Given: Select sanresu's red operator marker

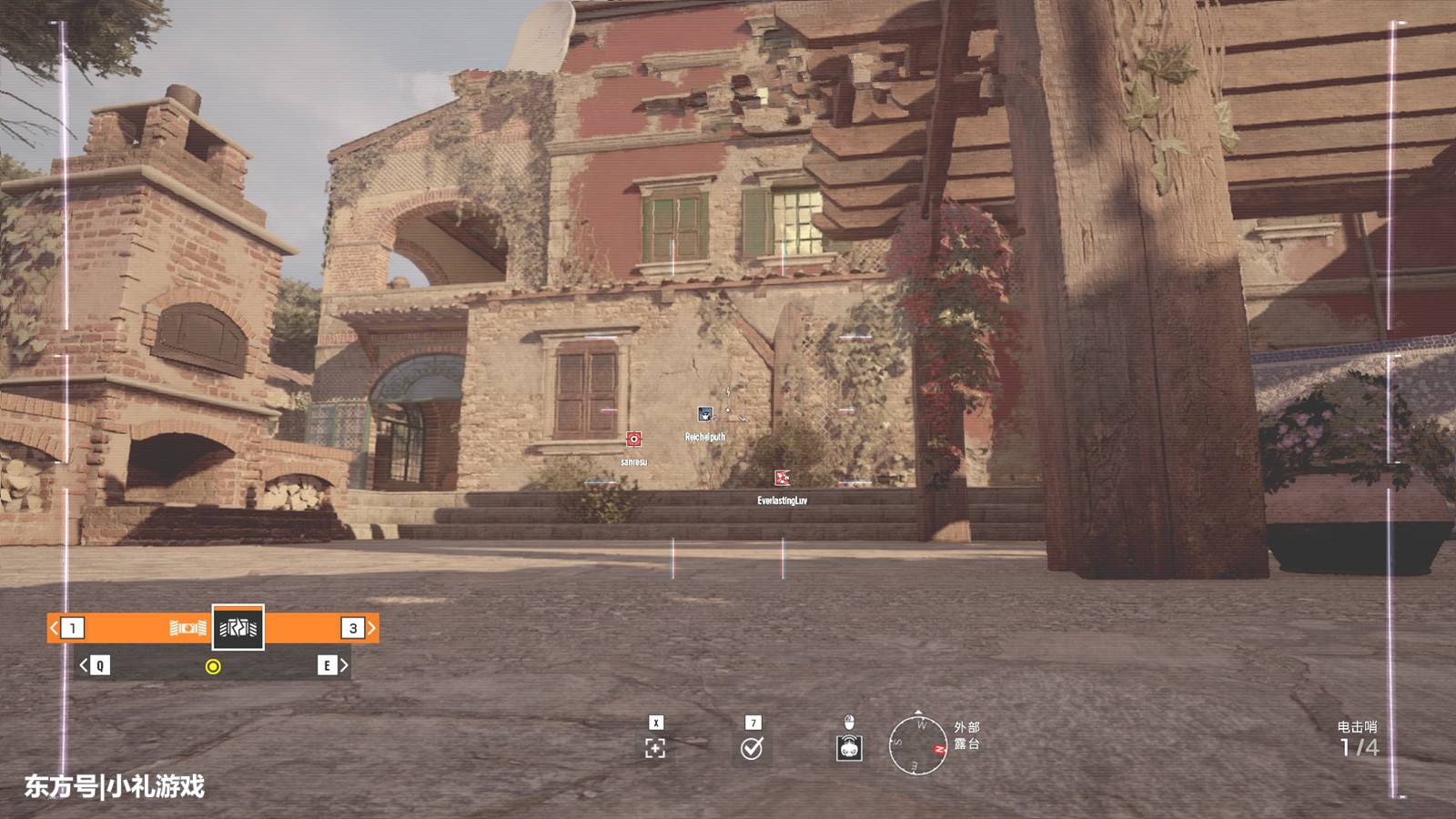Looking at the screenshot, I should pos(634,440).
